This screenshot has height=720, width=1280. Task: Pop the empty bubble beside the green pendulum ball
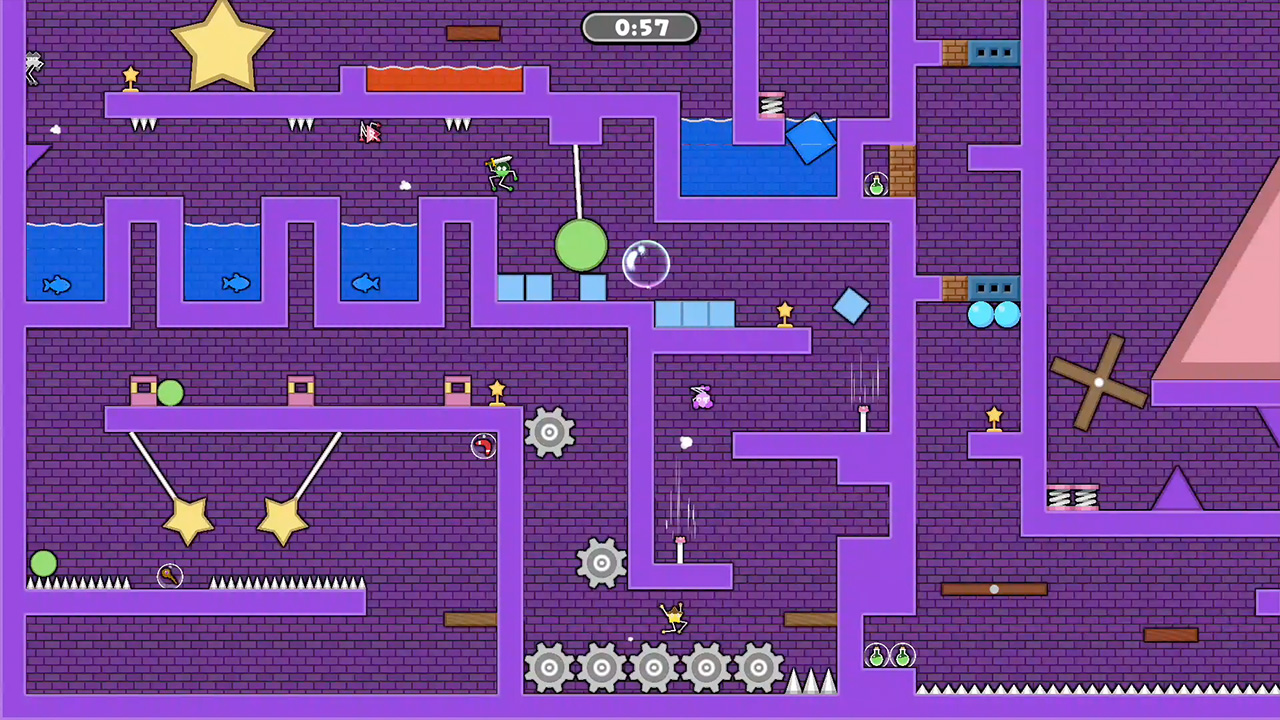645,263
